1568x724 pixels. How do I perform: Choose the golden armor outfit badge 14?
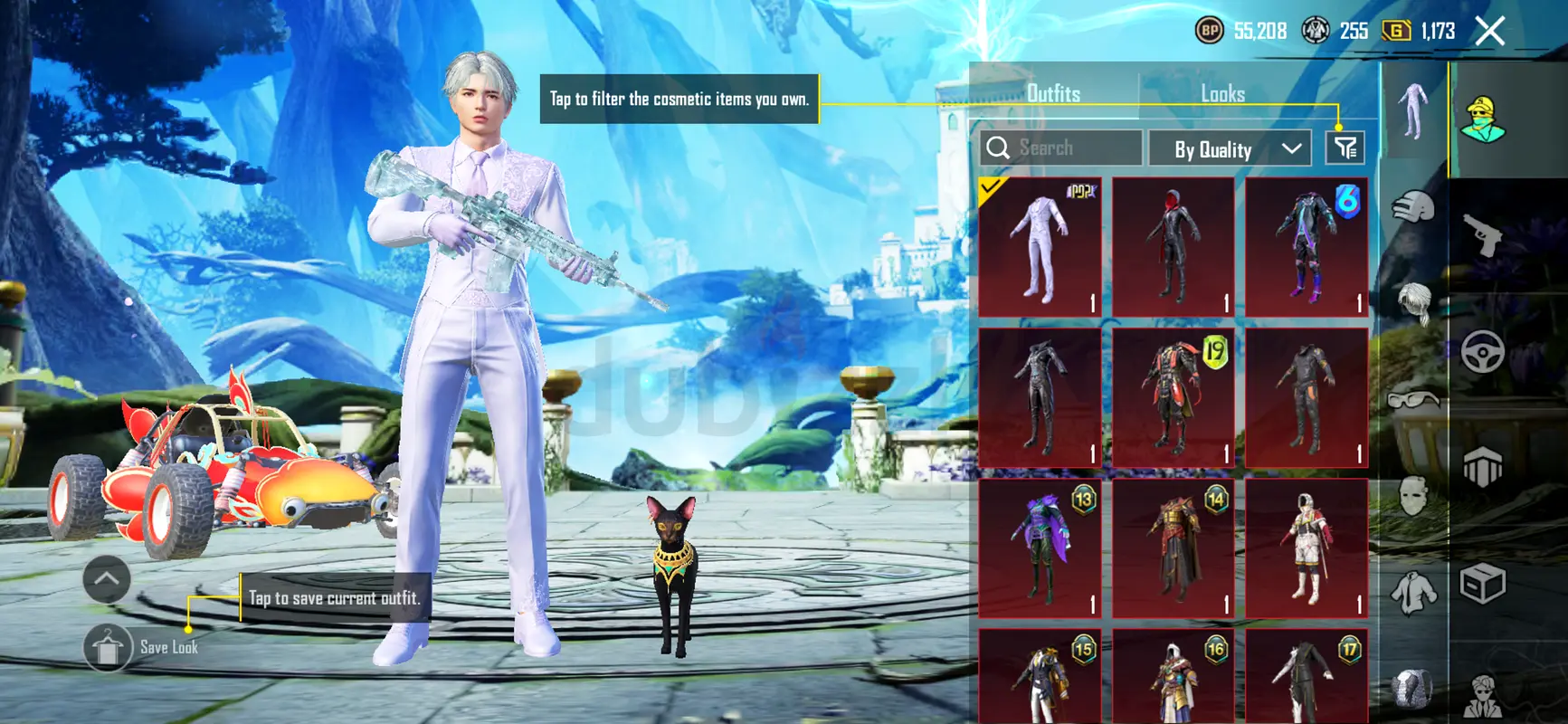click(x=1173, y=548)
